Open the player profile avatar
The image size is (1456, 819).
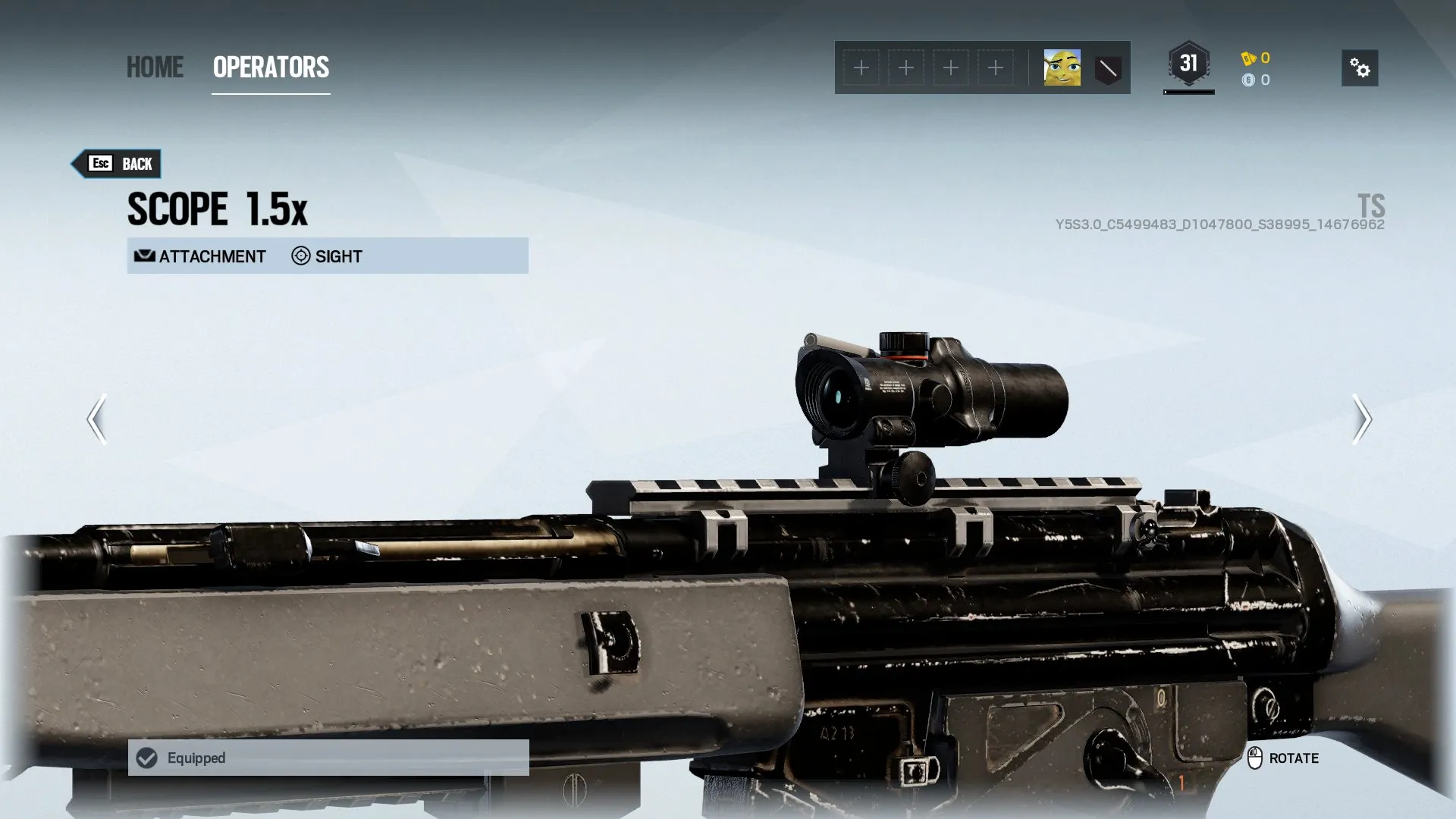pyautogui.click(x=1062, y=68)
